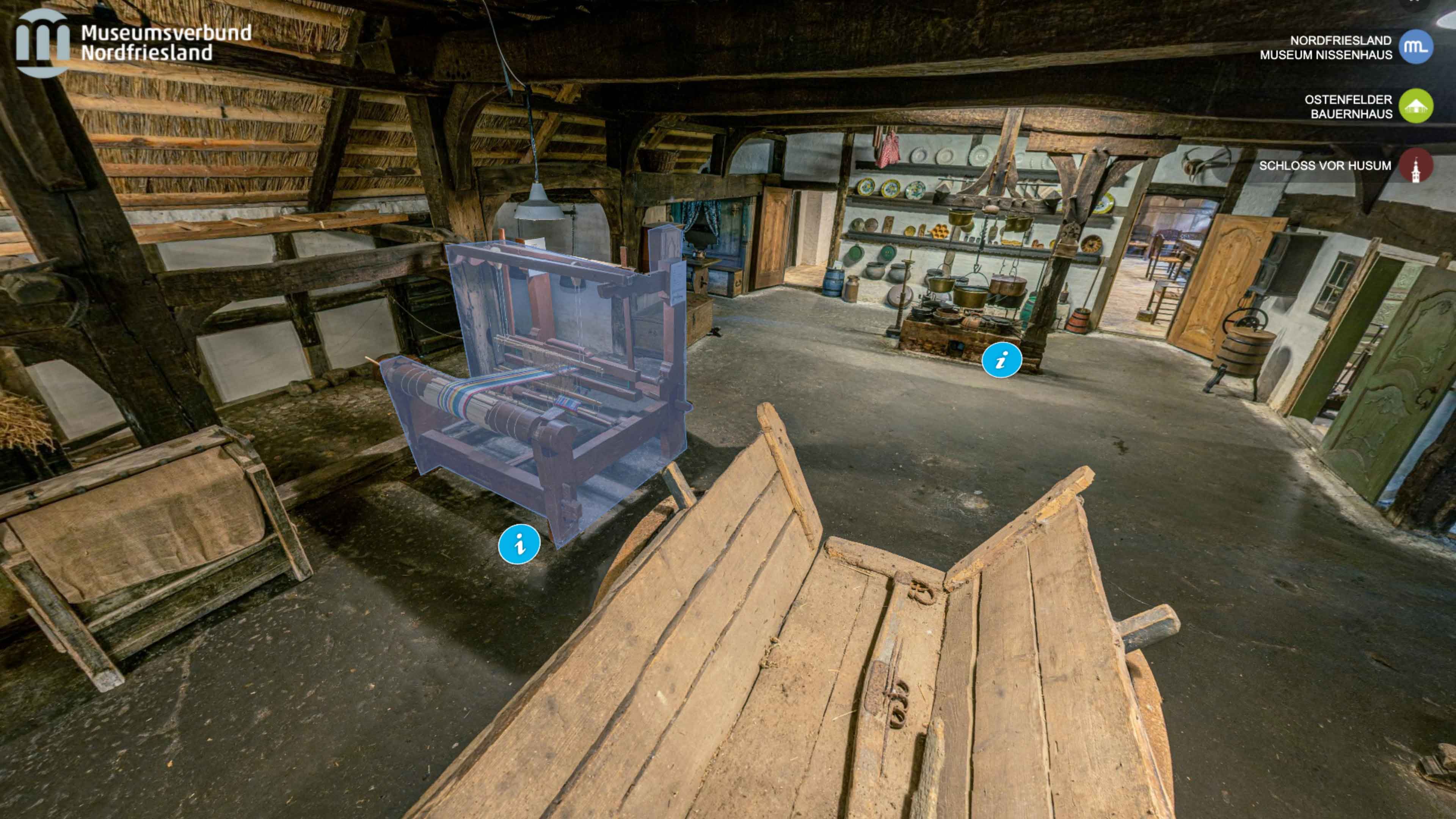
Task: Click the blue Nissenhaus round icon
Action: coord(1415,47)
